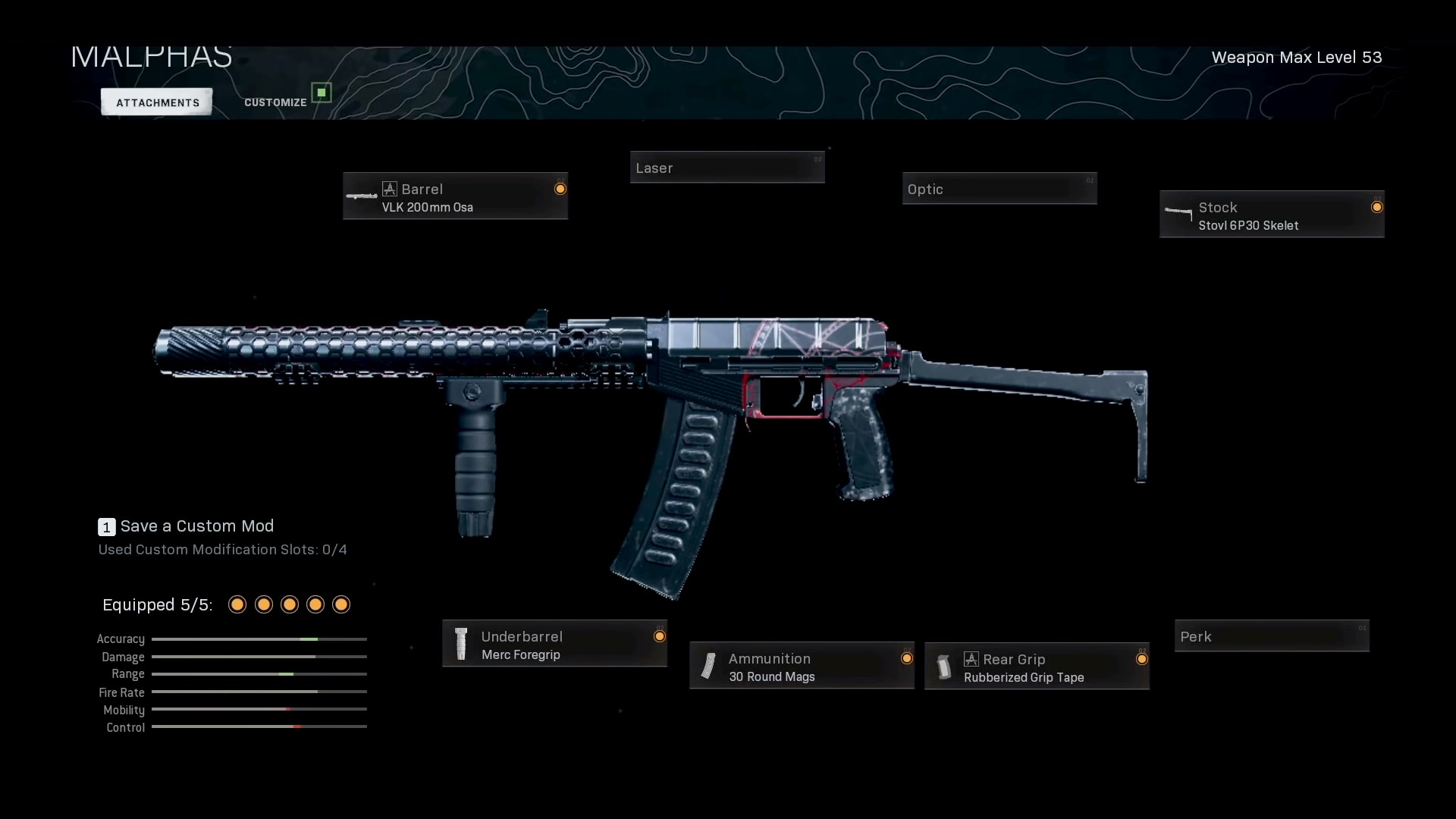Open the Laser attachment slot

tap(726, 168)
